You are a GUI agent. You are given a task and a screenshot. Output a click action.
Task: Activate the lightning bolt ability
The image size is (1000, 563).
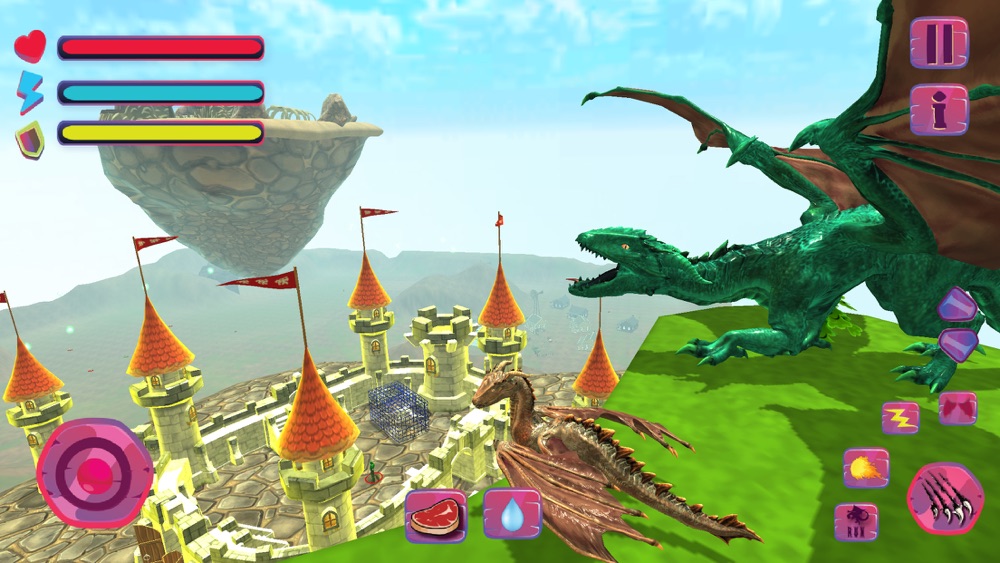900,417
